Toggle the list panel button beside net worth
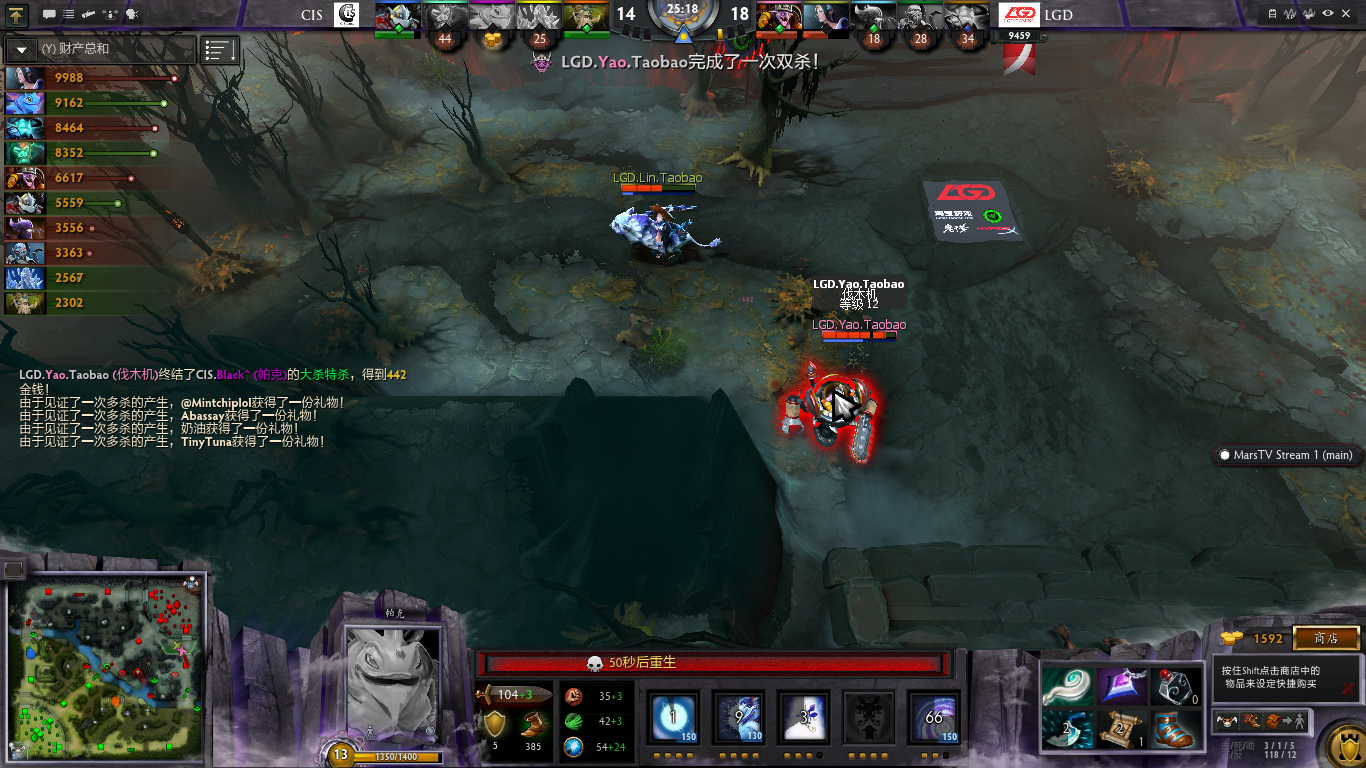 219,49
